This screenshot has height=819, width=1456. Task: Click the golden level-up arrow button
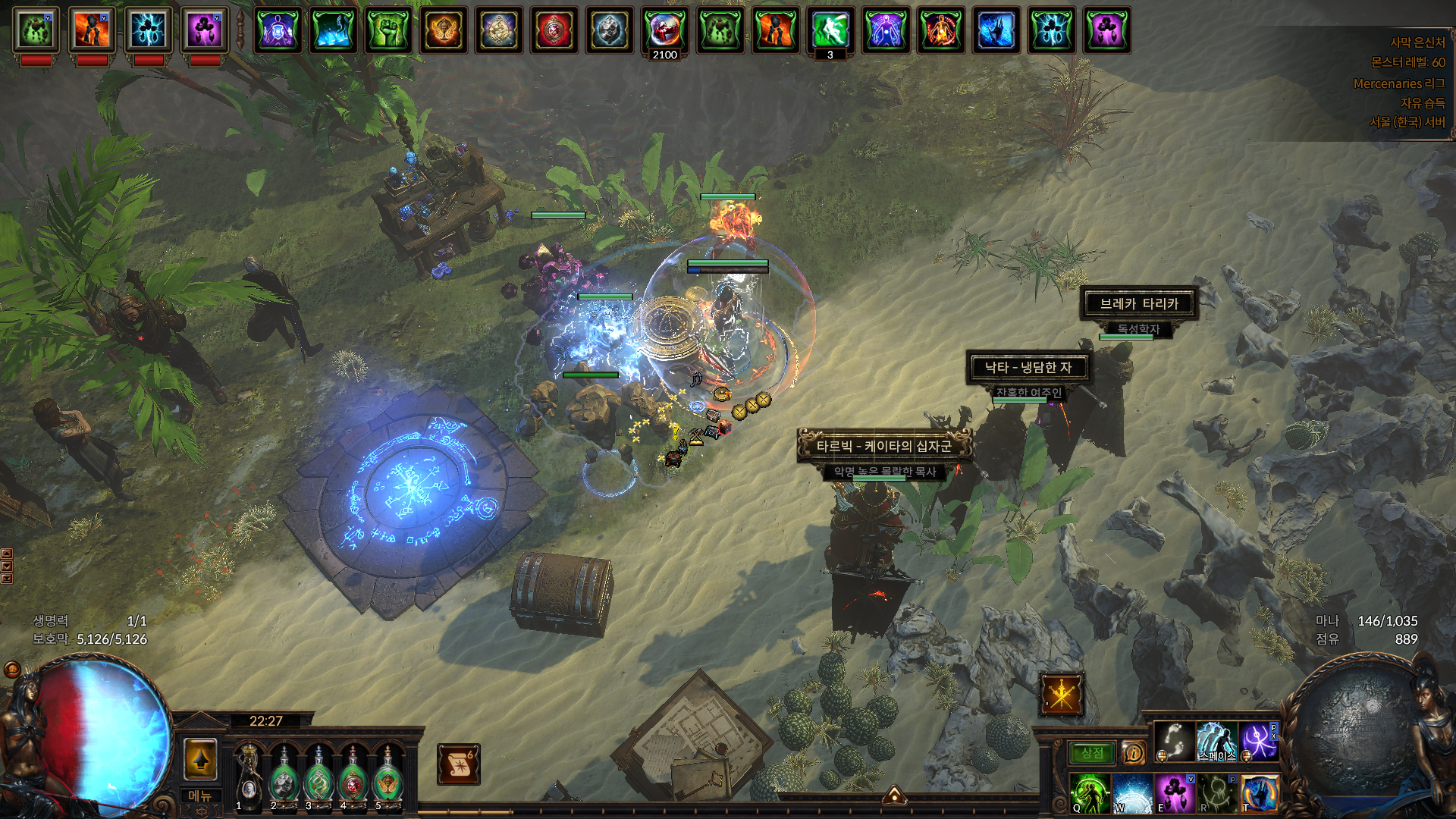coord(201,759)
